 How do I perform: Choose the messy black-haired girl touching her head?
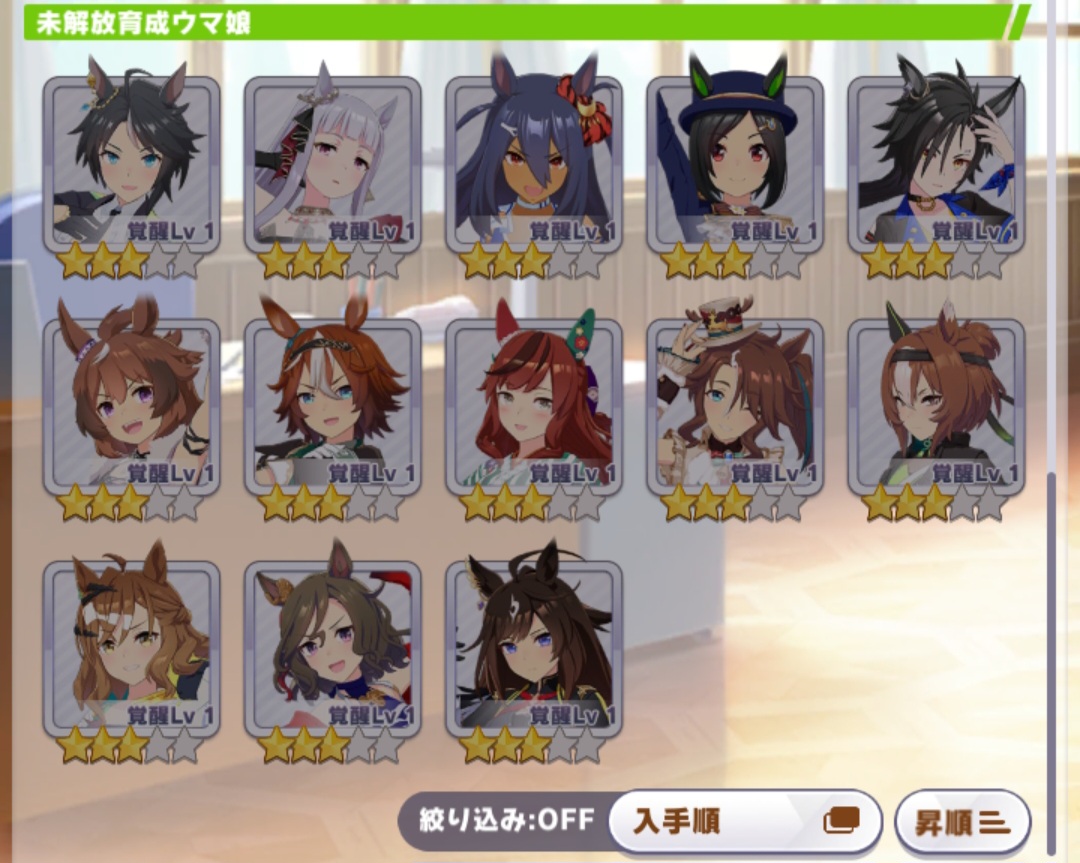click(936, 165)
